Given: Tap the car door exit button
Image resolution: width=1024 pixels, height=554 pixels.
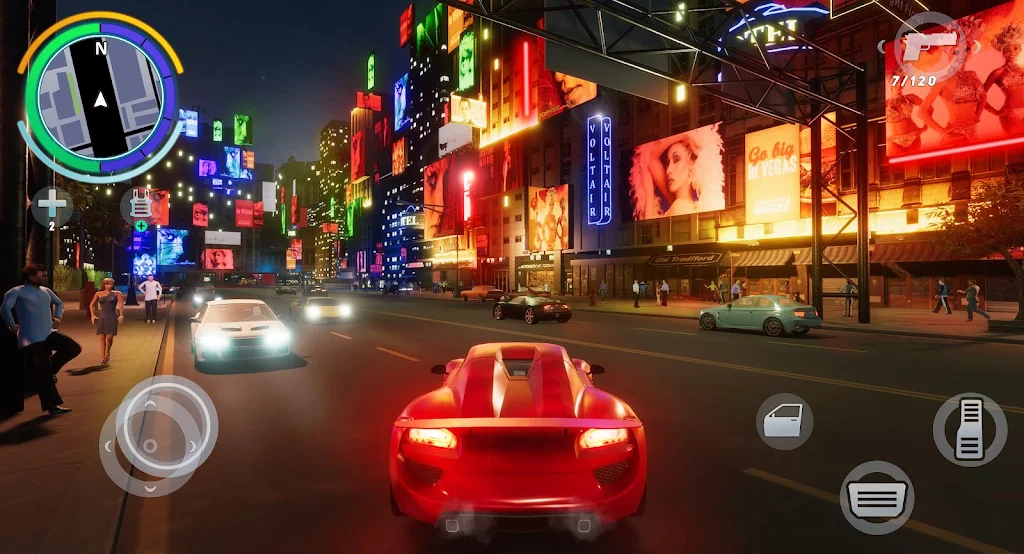Looking at the screenshot, I should 784,421.
